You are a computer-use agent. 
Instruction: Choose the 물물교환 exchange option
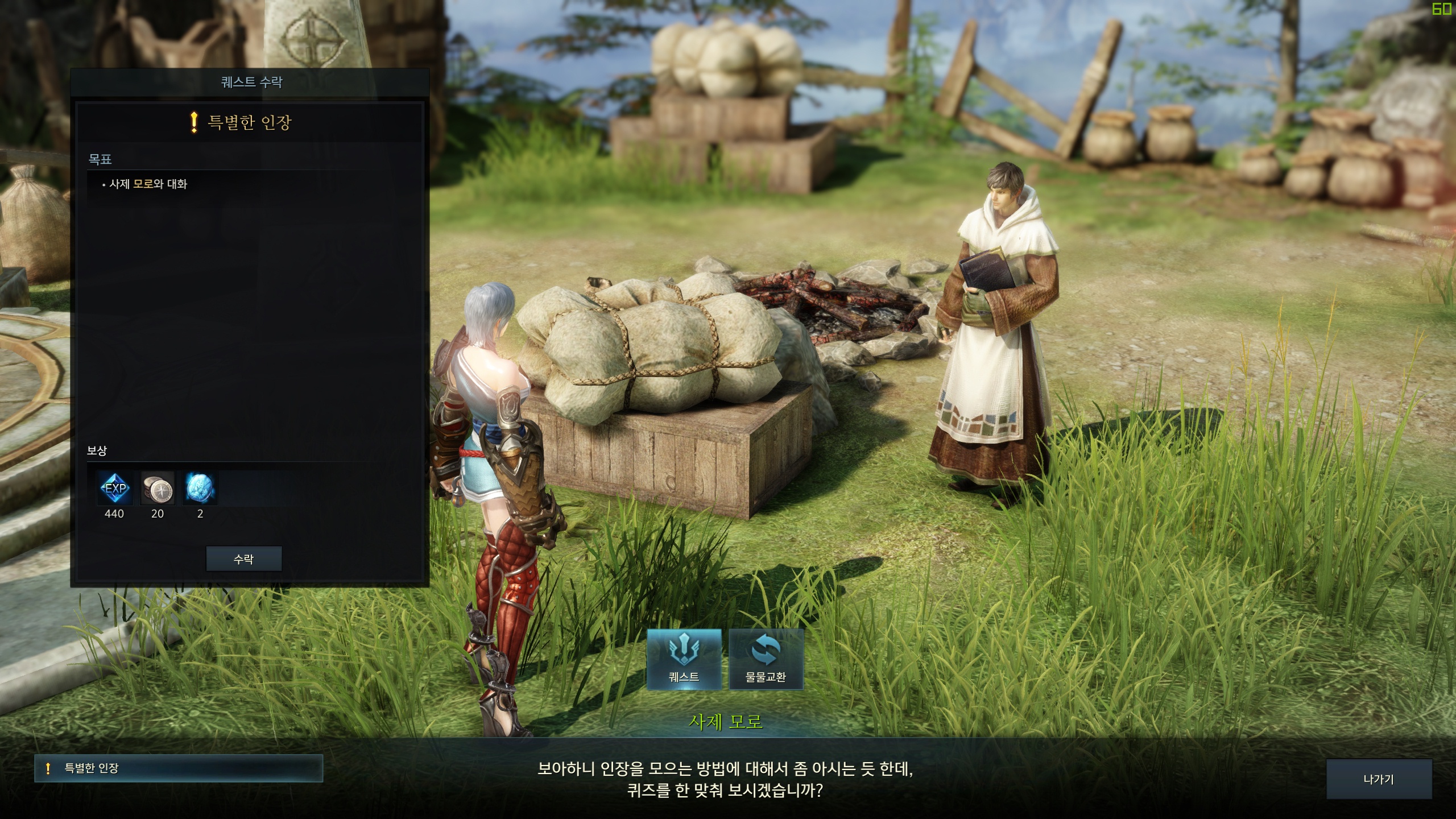[766, 659]
